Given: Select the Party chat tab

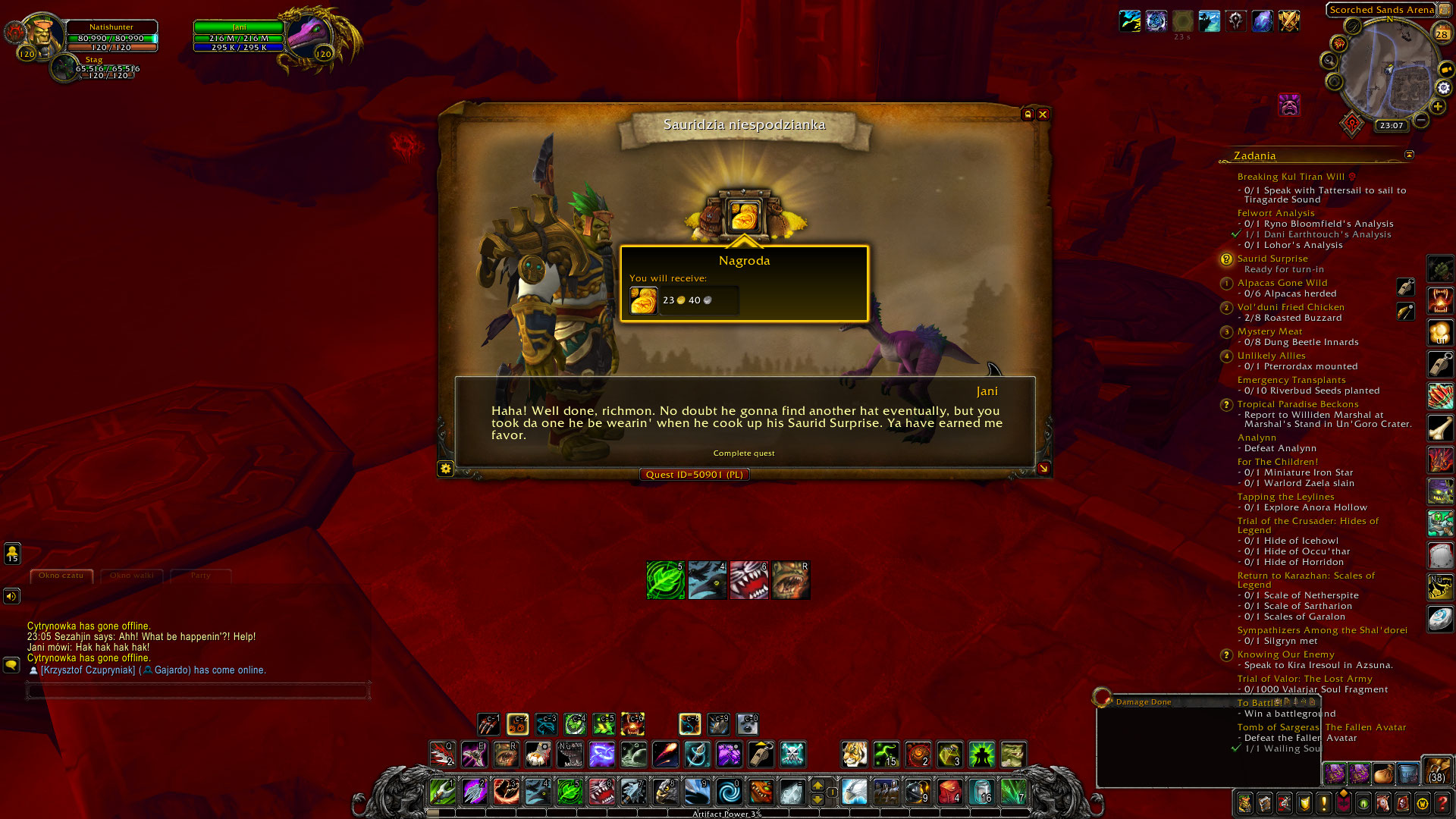Looking at the screenshot, I should coord(200,576).
